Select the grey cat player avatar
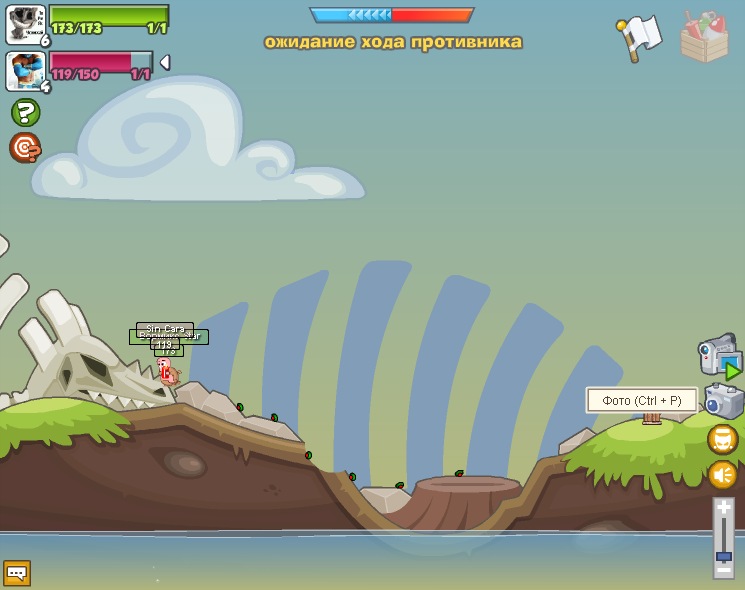Viewport: 745px width, 590px height. click(x=25, y=24)
